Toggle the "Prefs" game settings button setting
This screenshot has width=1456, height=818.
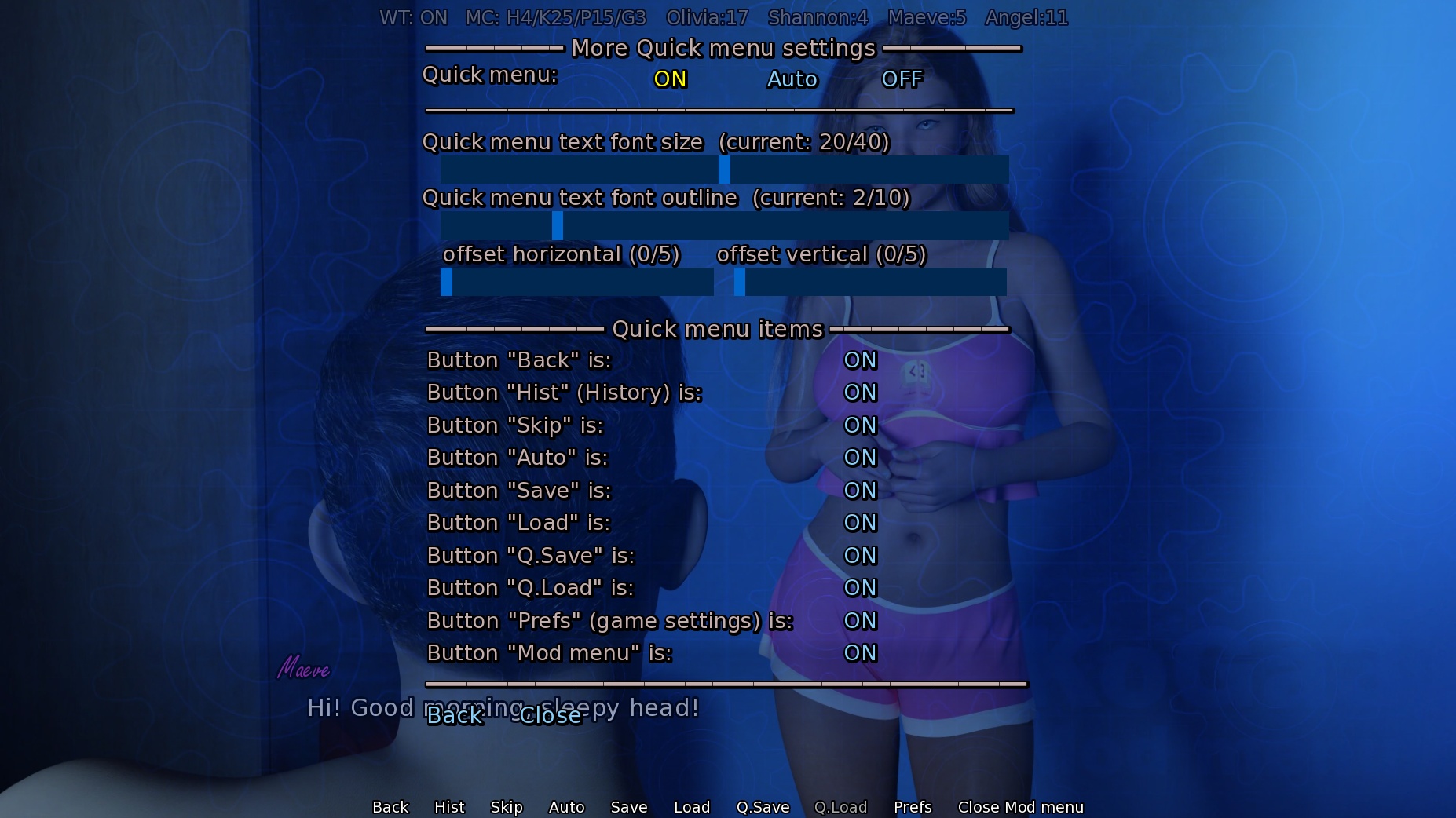click(860, 621)
